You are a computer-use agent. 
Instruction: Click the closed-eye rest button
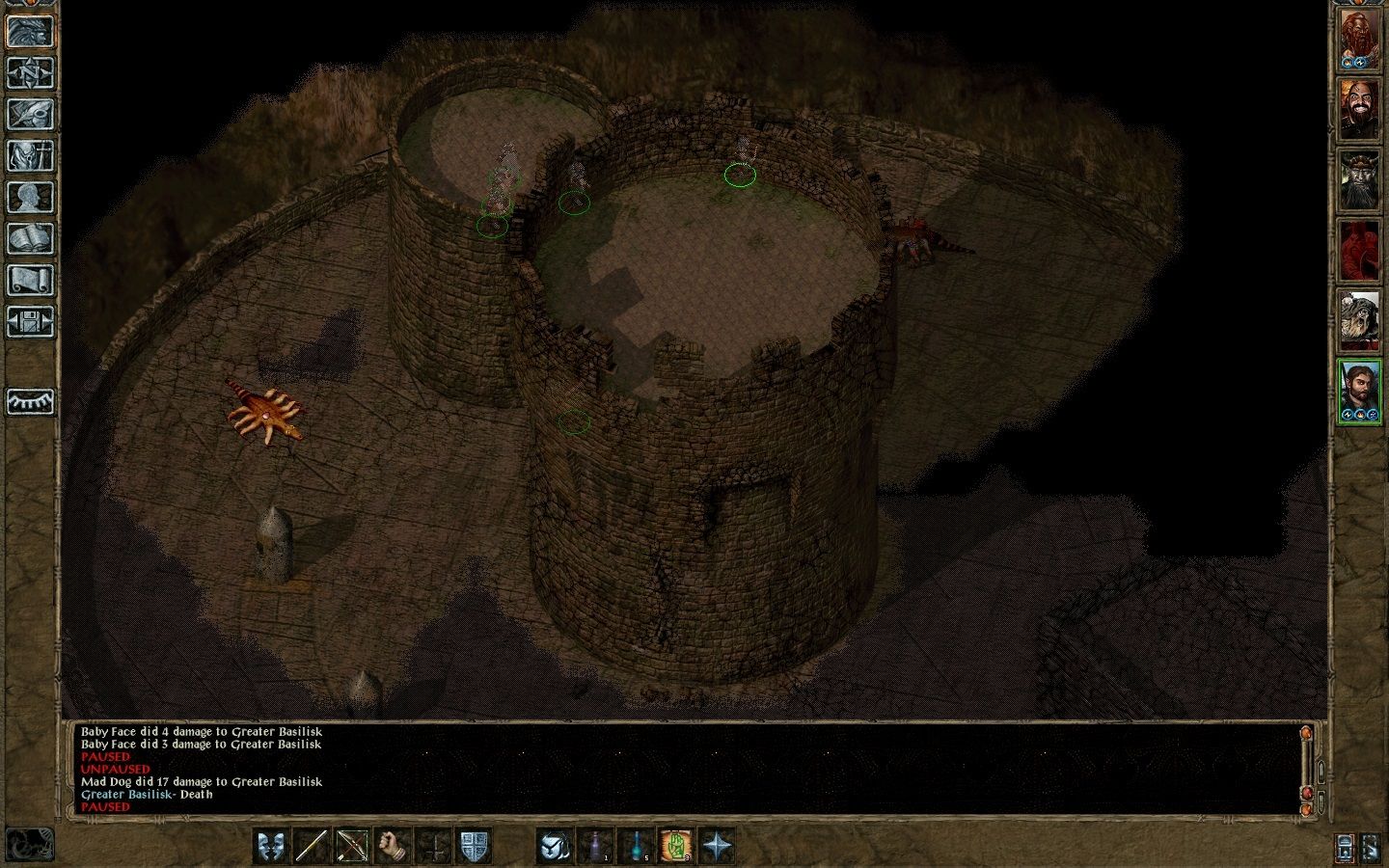pos(30,401)
